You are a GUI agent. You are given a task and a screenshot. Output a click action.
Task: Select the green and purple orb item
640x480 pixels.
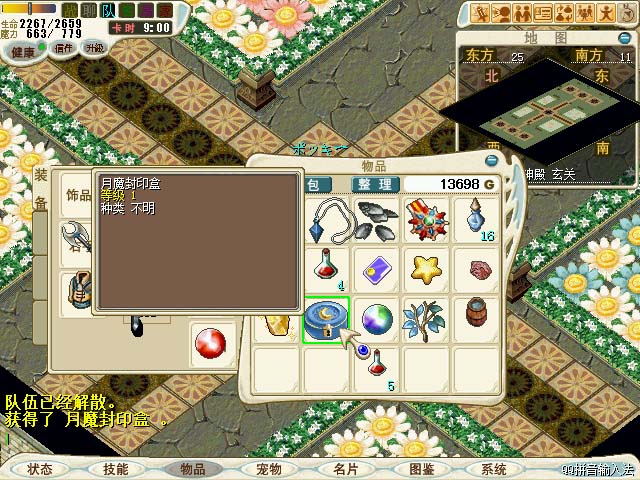pyautogui.click(x=377, y=321)
